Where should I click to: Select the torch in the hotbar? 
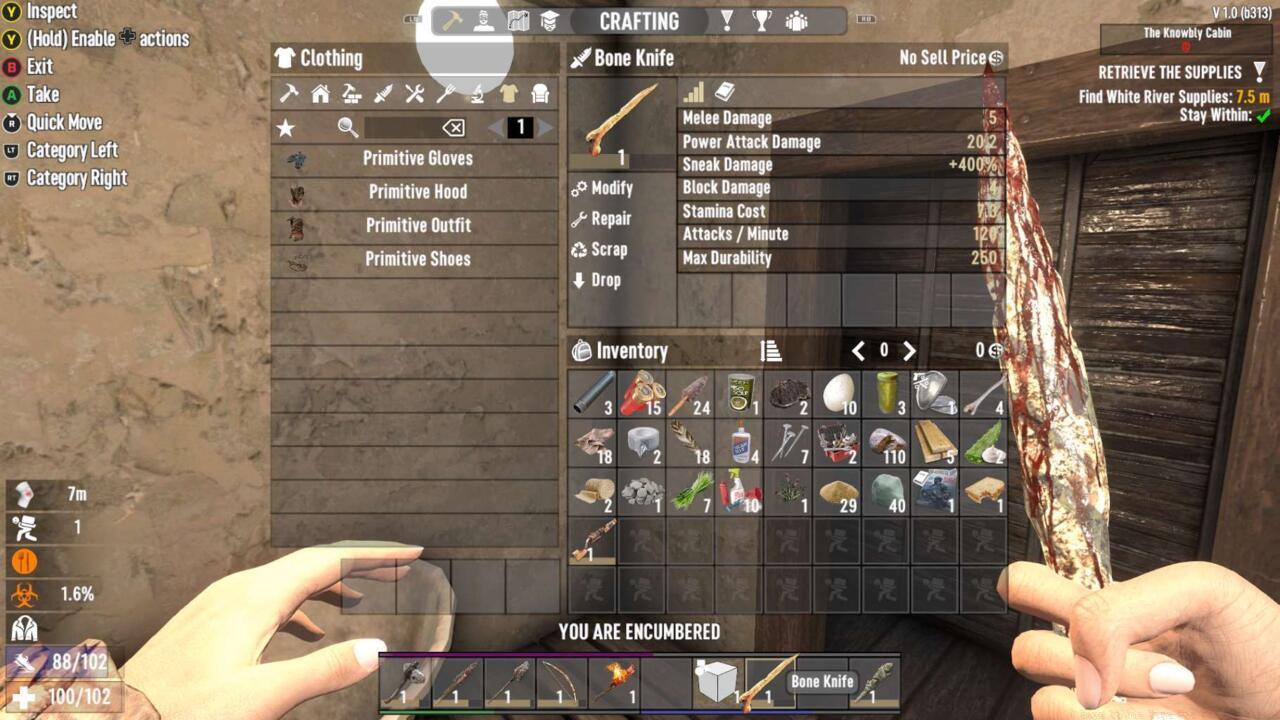(x=613, y=682)
